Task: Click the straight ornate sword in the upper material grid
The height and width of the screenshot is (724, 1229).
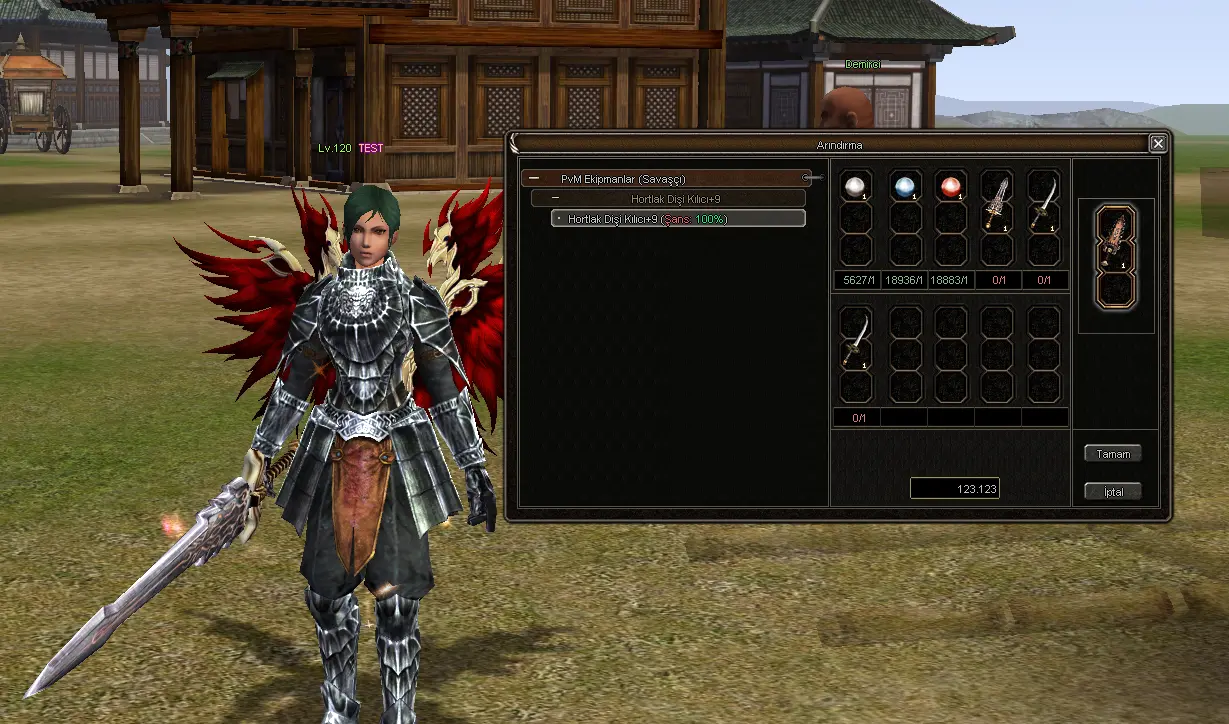Action: tap(997, 199)
